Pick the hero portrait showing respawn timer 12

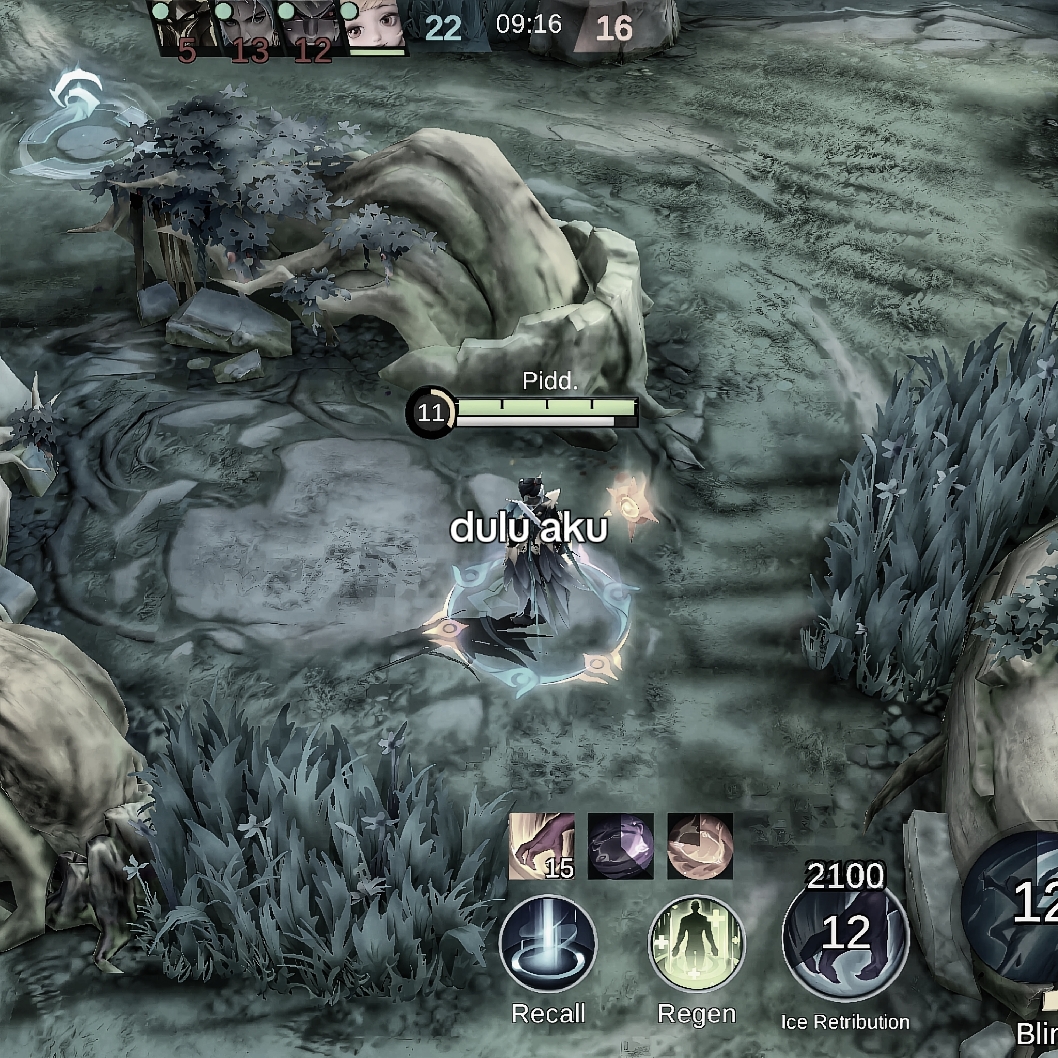point(311,28)
